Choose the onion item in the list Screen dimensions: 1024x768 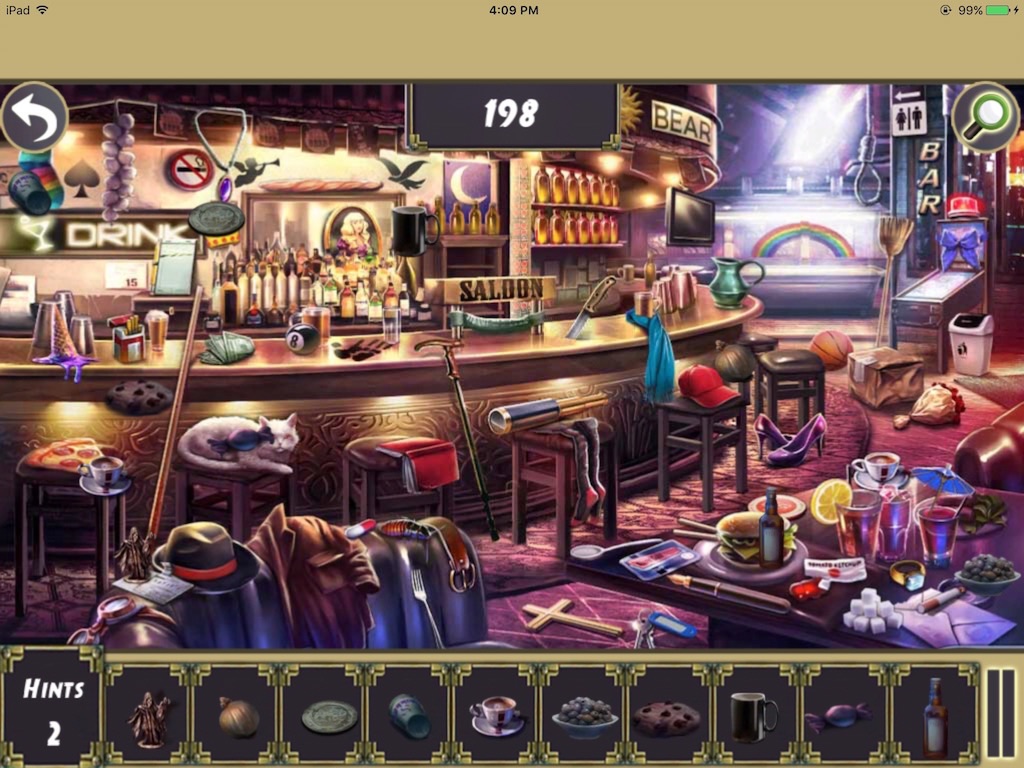[239, 717]
